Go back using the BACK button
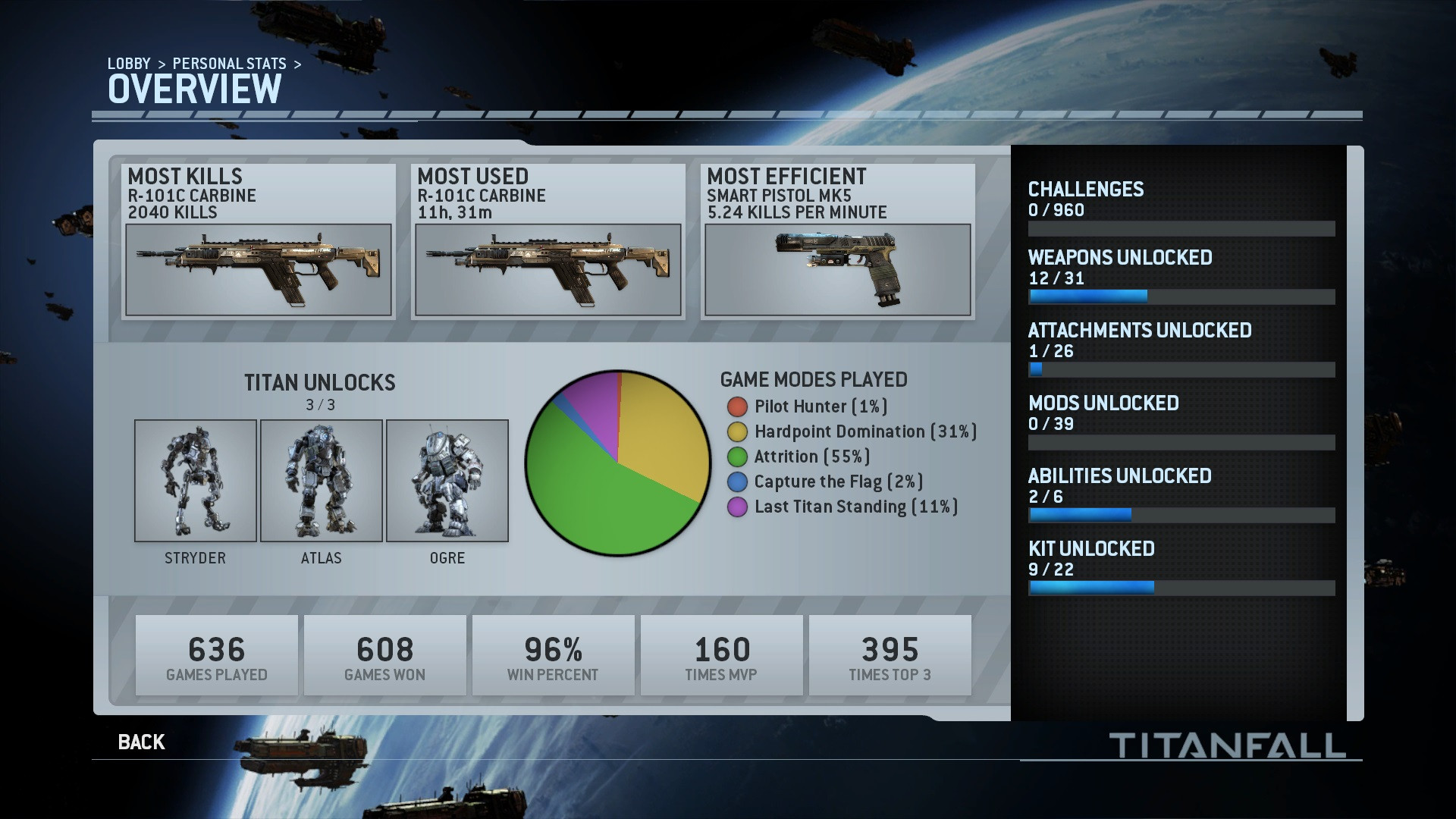Image resolution: width=1456 pixels, height=819 pixels. coord(141,742)
